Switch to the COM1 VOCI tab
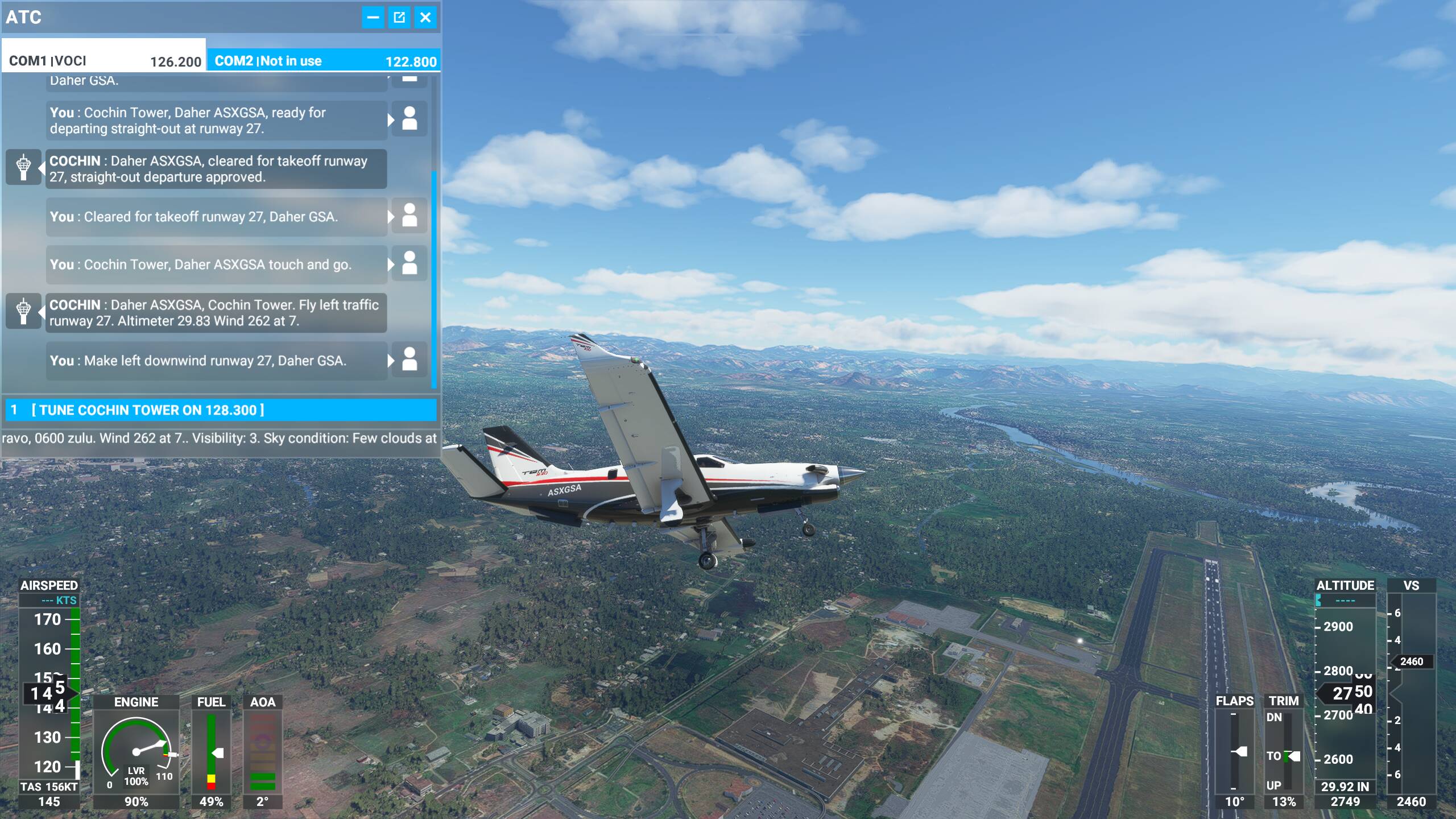 (104, 60)
